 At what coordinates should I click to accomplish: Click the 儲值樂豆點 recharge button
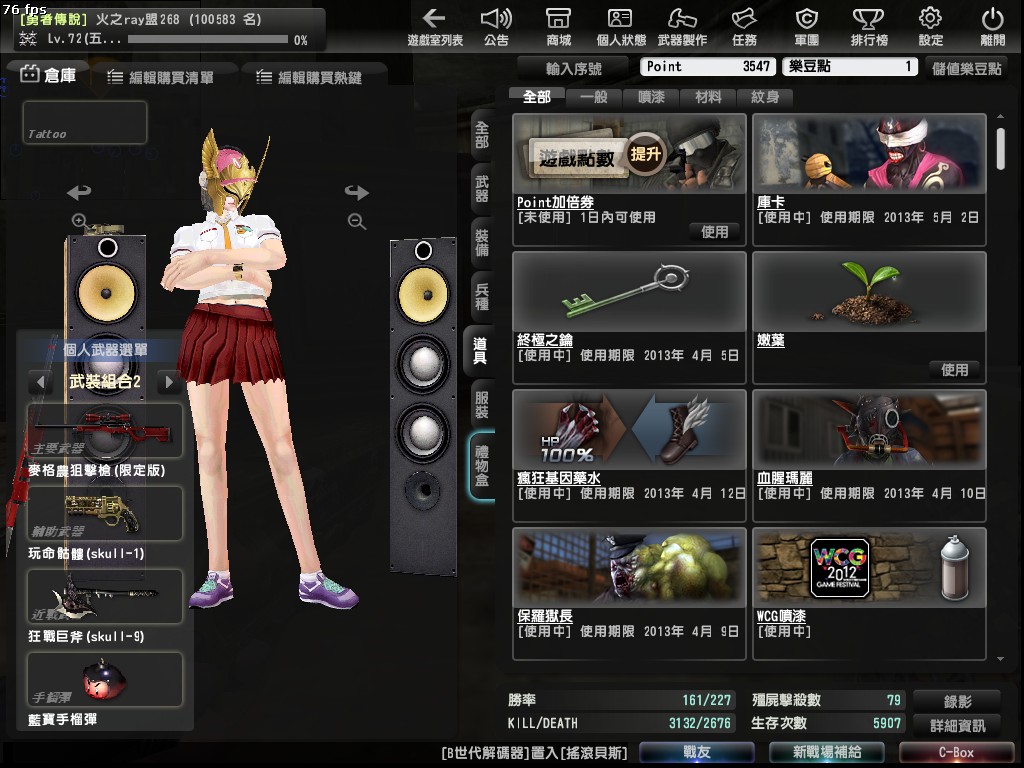click(966, 68)
